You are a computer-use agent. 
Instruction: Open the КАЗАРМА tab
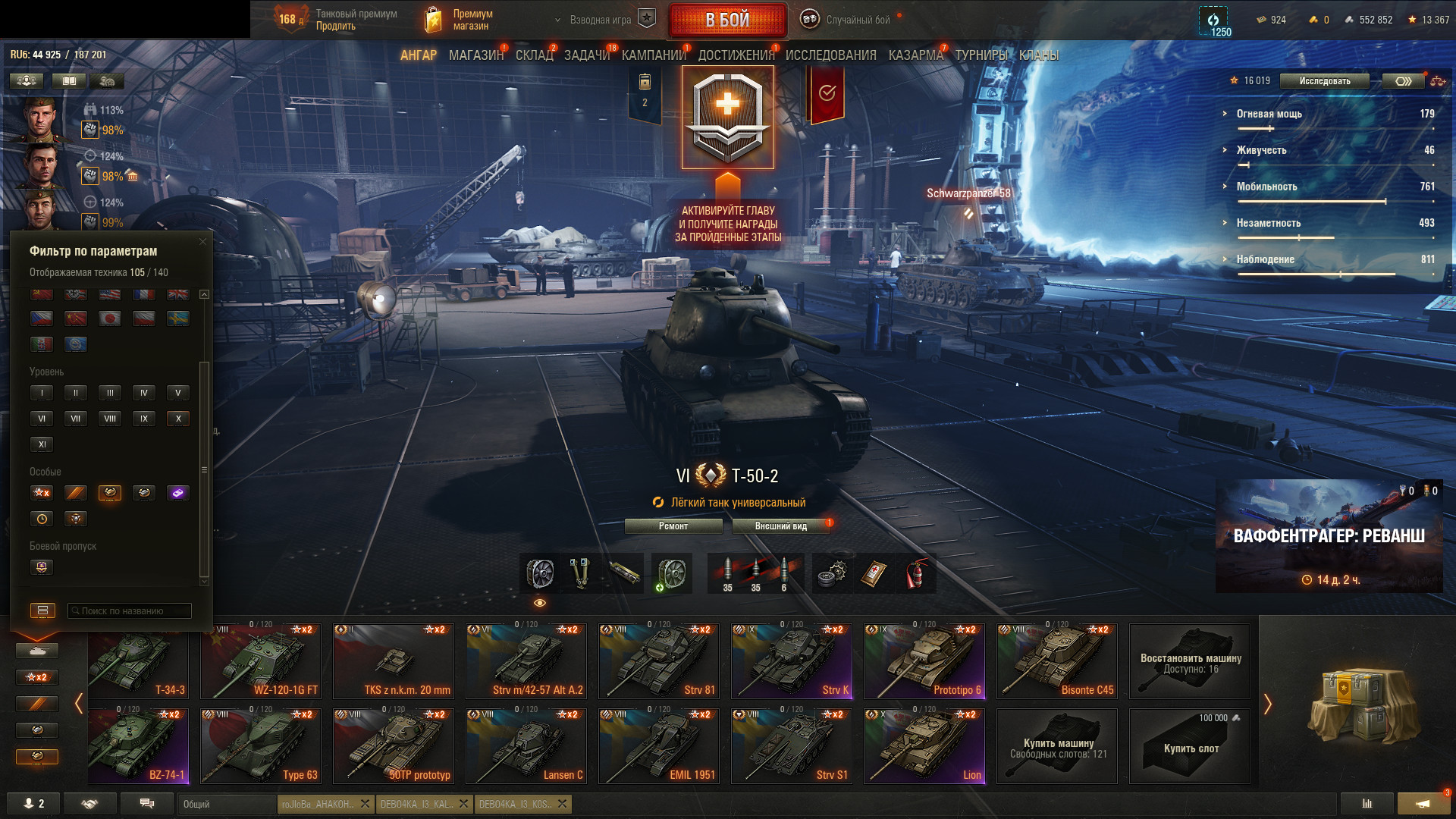pos(915,55)
